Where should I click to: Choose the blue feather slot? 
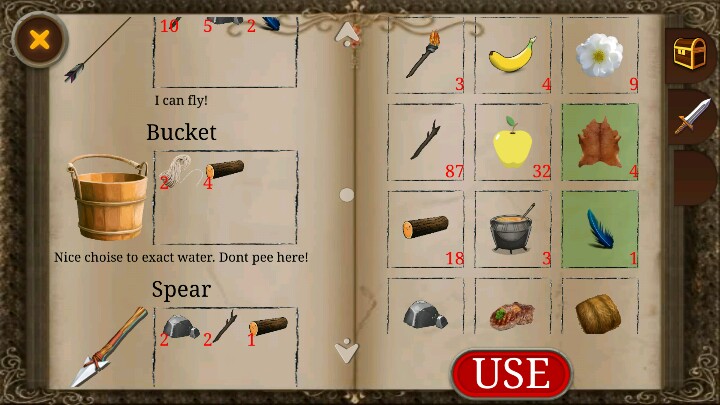point(600,229)
